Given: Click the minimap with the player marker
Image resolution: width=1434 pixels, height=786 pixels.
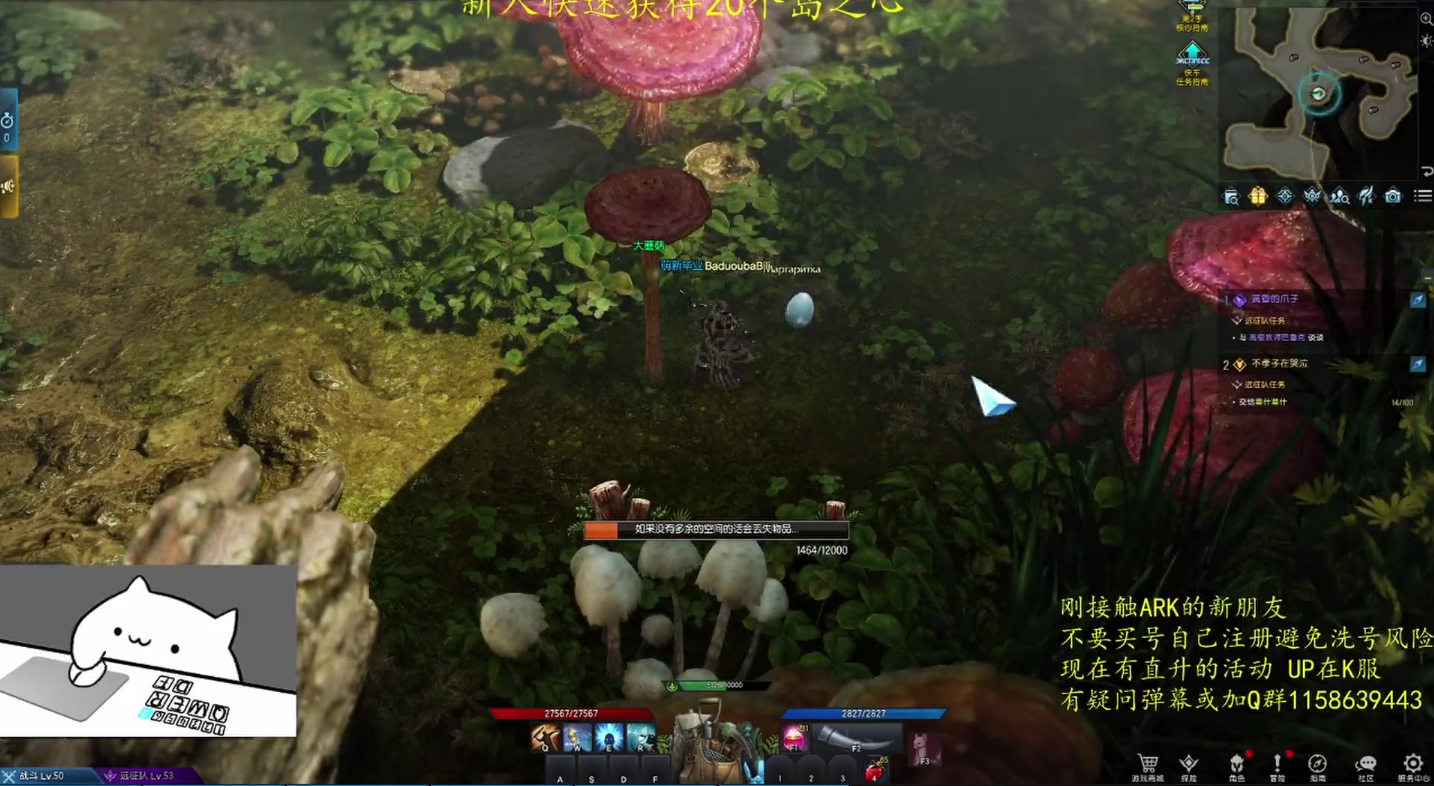Looking at the screenshot, I should (x=1319, y=93).
